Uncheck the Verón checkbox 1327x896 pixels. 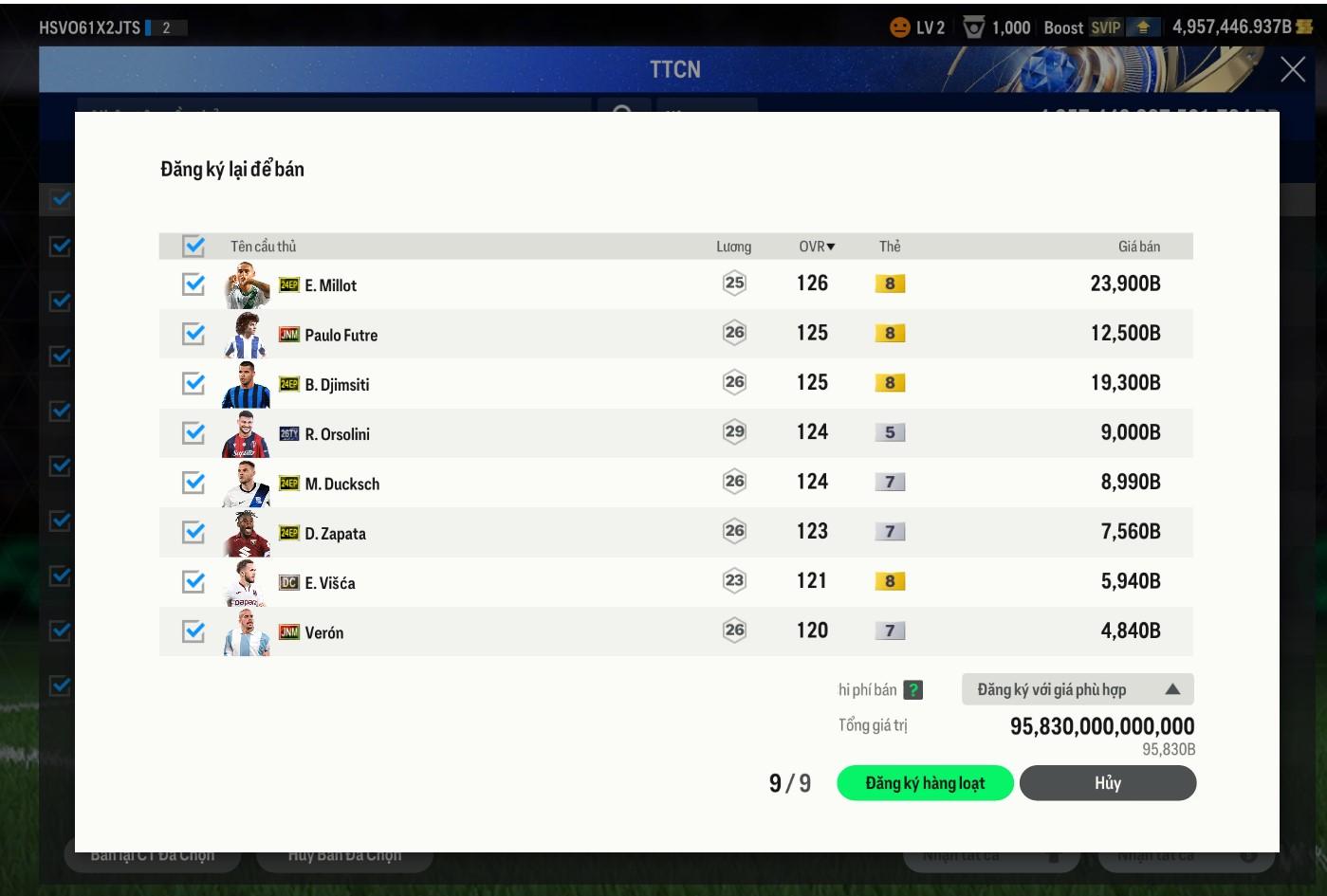point(194,631)
